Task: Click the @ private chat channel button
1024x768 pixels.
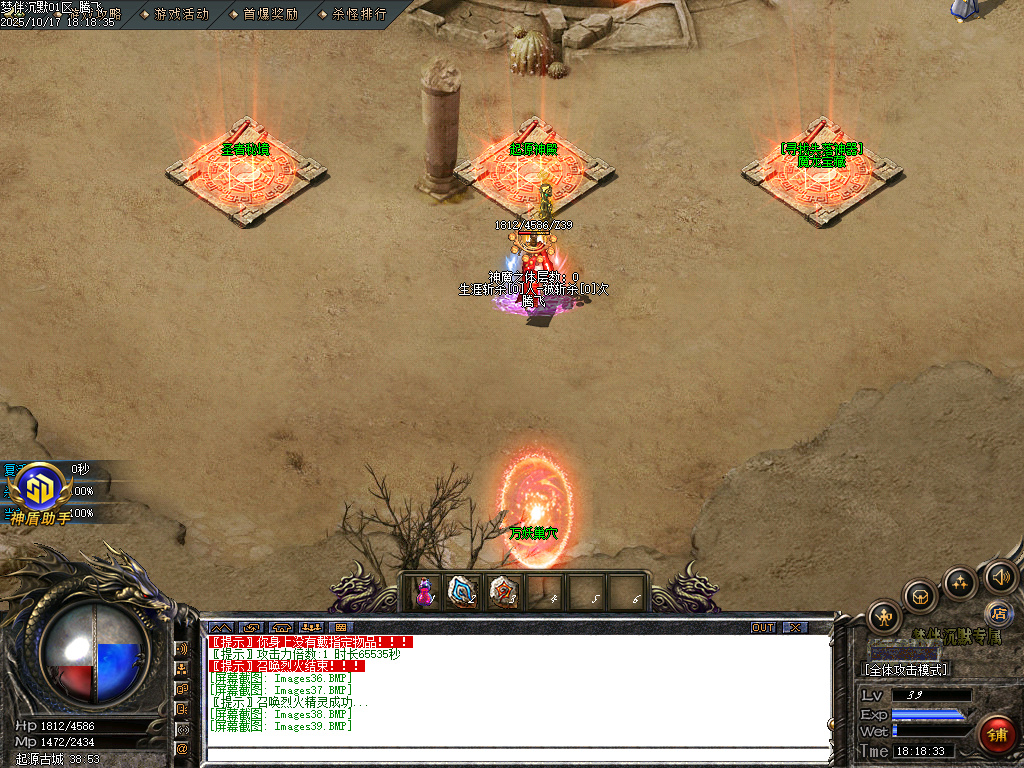Action: click(x=182, y=747)
